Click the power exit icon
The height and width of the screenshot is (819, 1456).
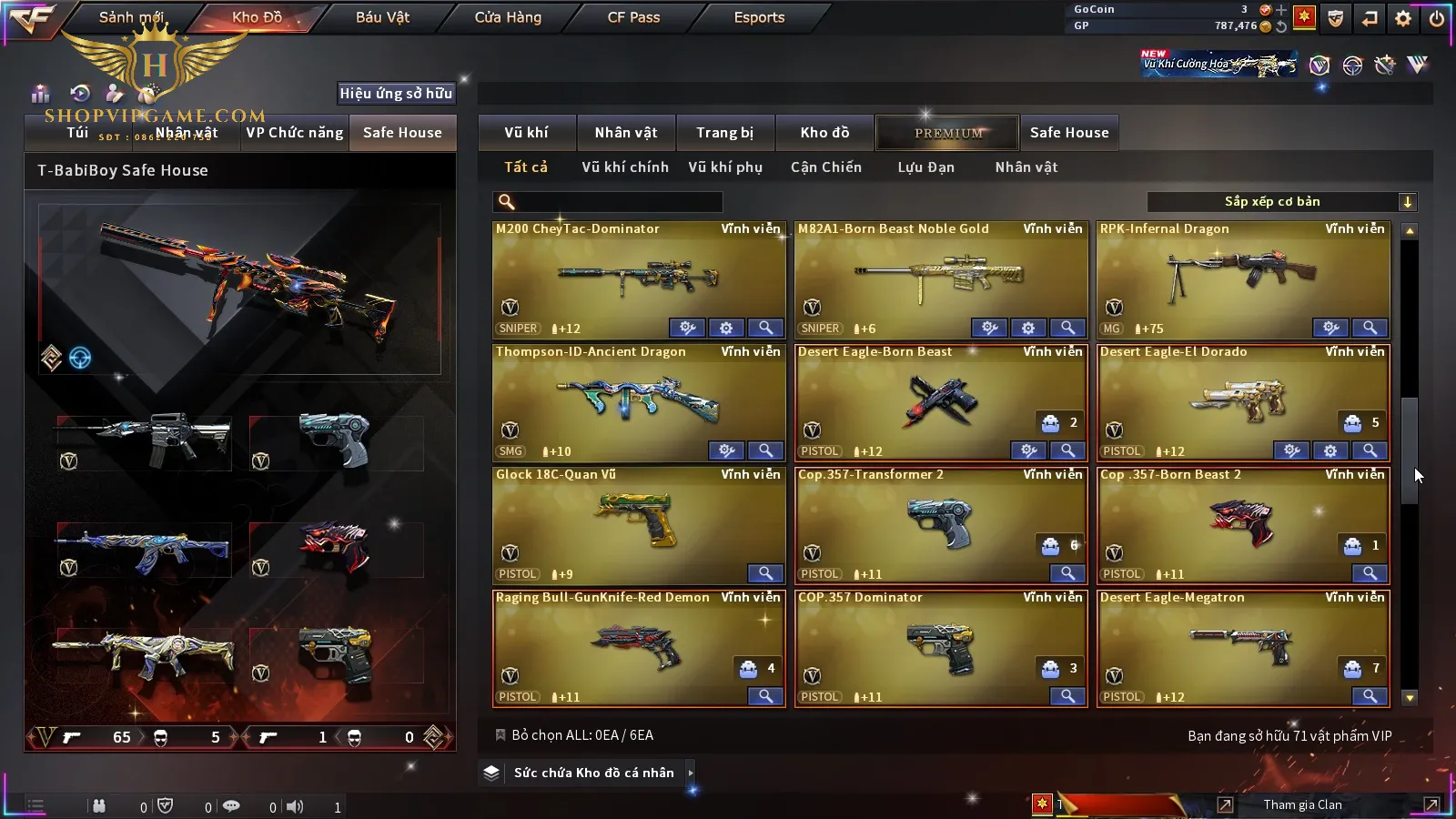click(1437, 18)
